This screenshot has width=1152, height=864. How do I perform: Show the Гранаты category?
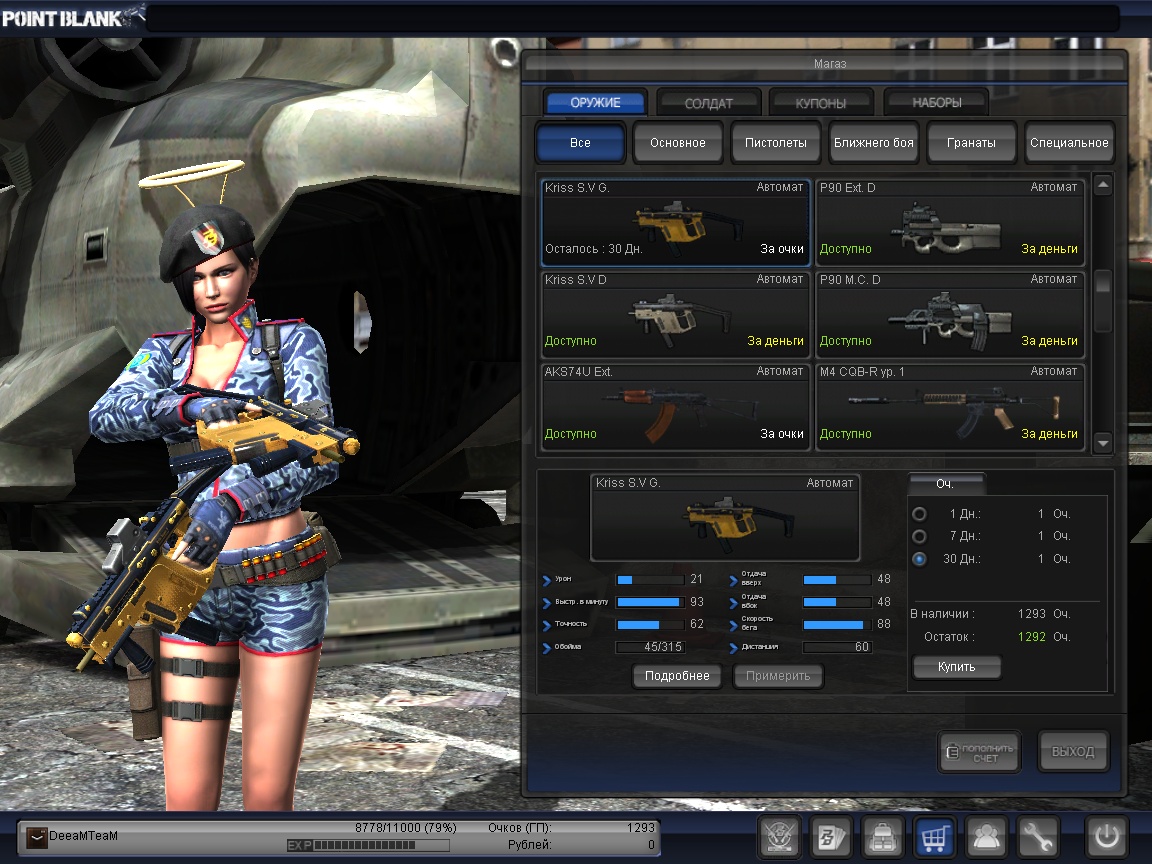coord(971,143)
